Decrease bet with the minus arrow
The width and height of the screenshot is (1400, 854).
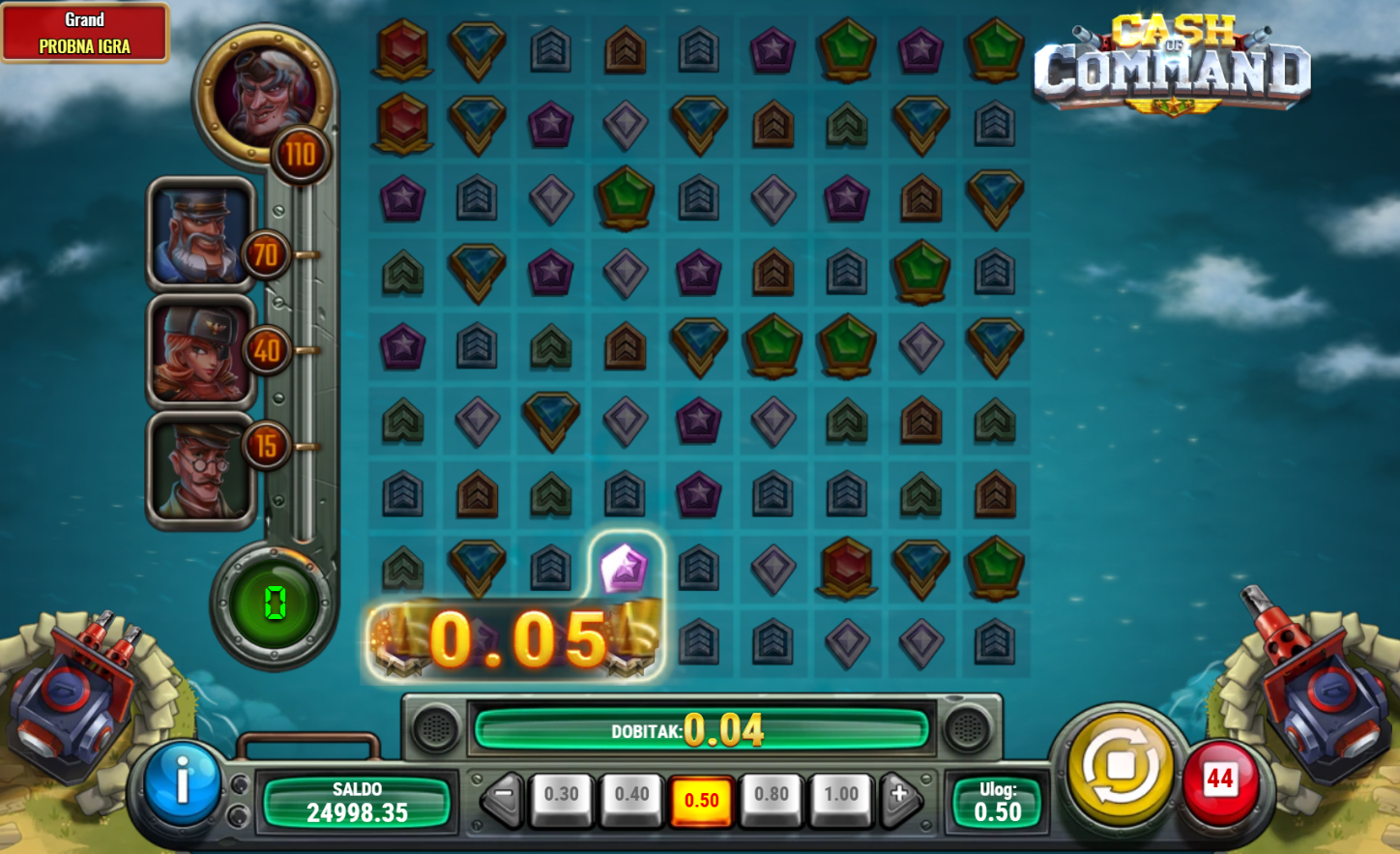click(503, 798)
